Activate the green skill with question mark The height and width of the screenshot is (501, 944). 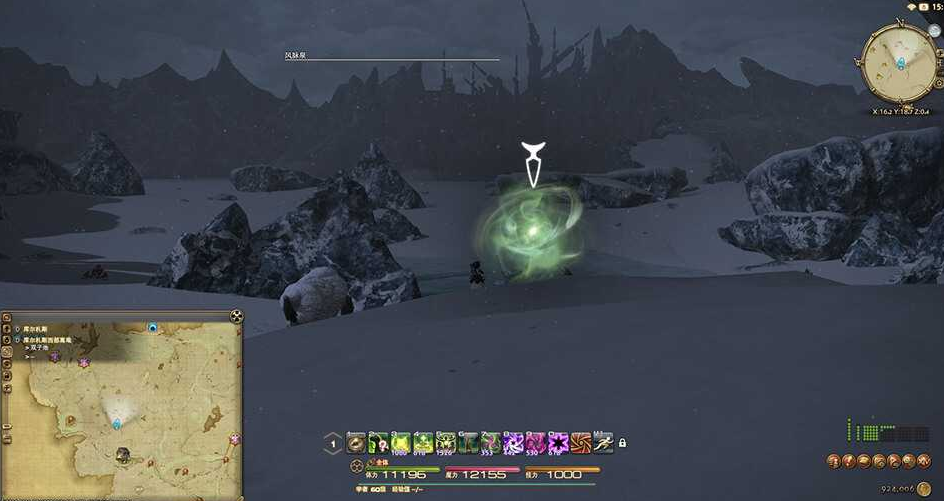[378, 442]
